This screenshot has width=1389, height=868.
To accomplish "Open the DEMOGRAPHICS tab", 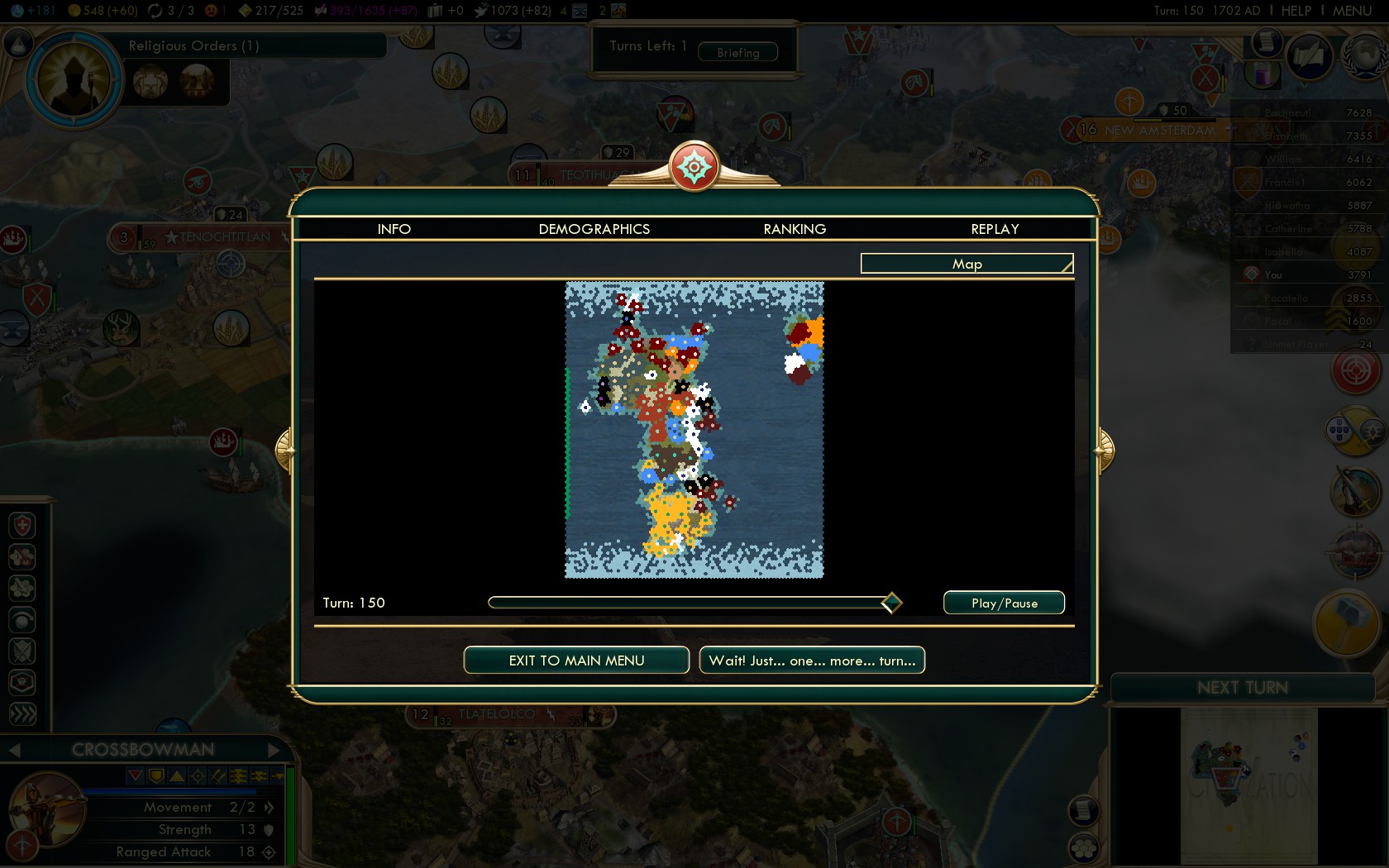I will (594, 229).
